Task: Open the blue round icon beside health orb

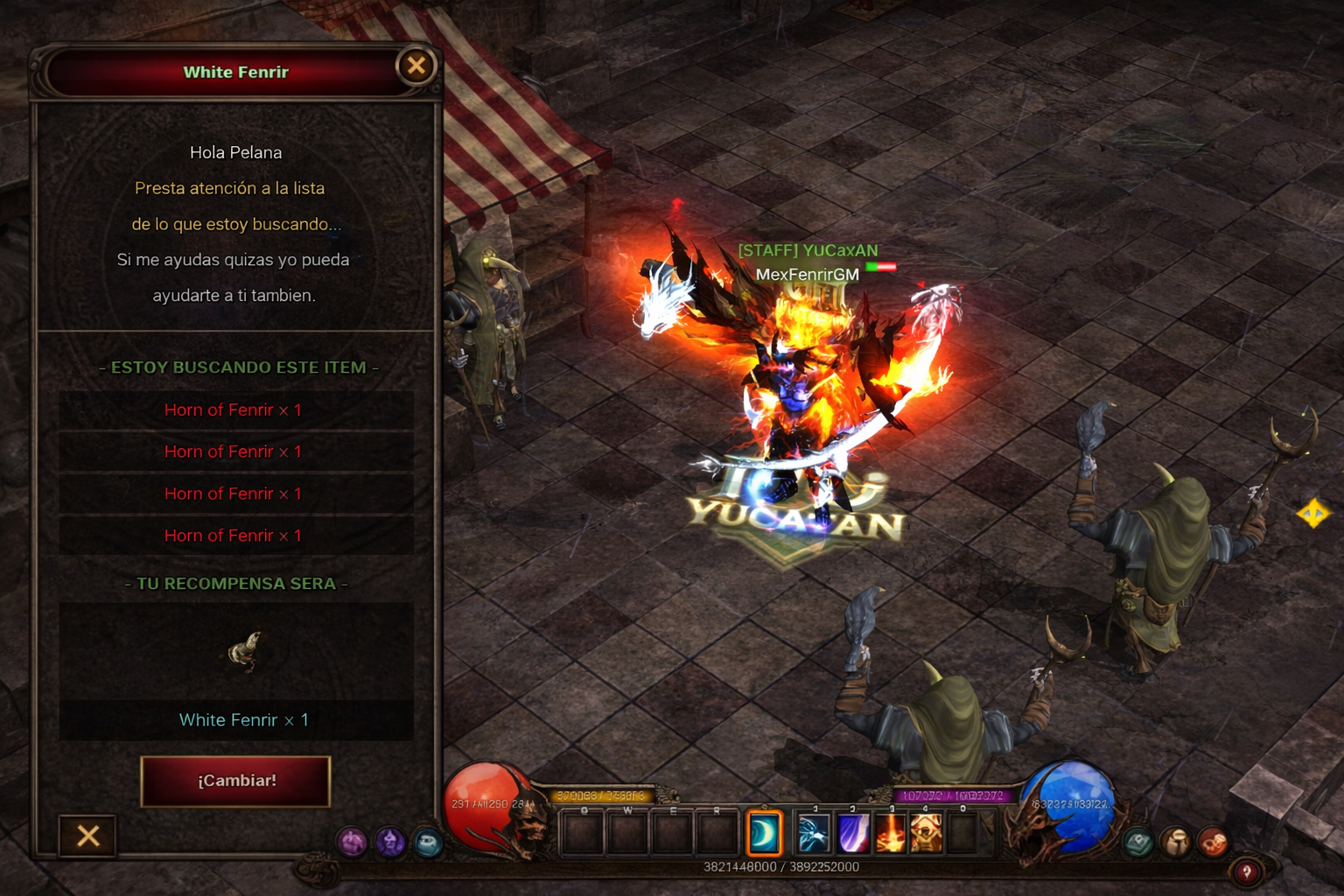Action: 428,843
